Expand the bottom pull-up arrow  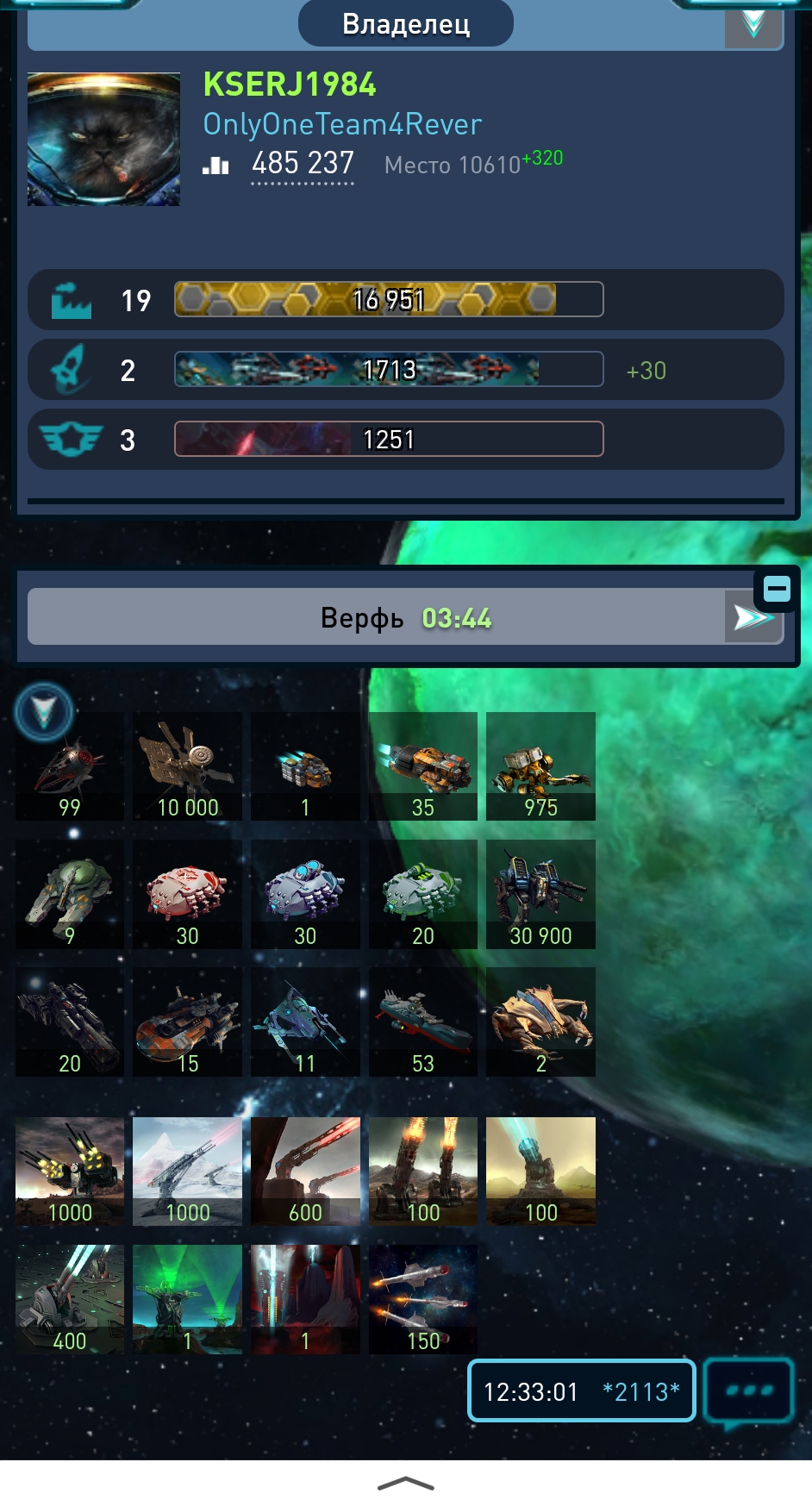click(x=406, y=1483)
